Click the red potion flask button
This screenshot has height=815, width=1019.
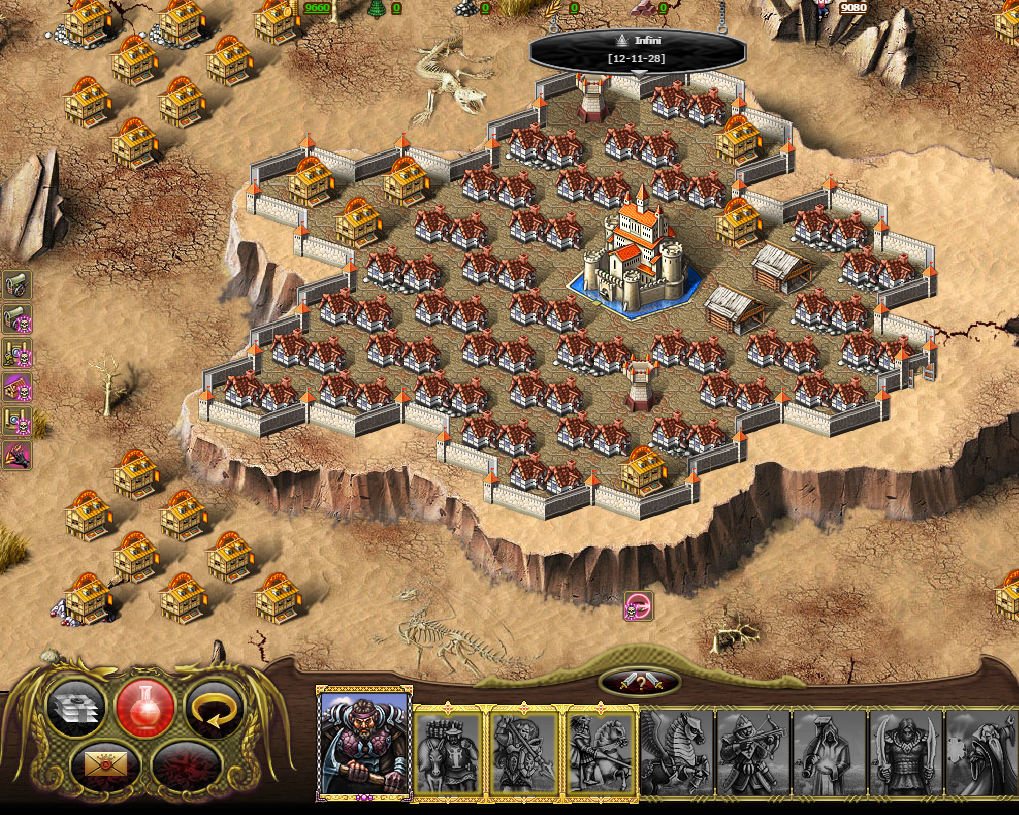point(146,708)
